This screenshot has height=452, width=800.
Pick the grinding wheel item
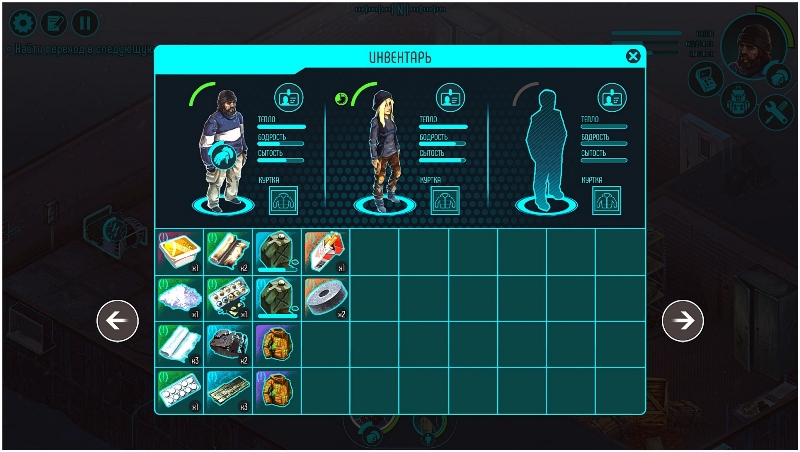325,298
